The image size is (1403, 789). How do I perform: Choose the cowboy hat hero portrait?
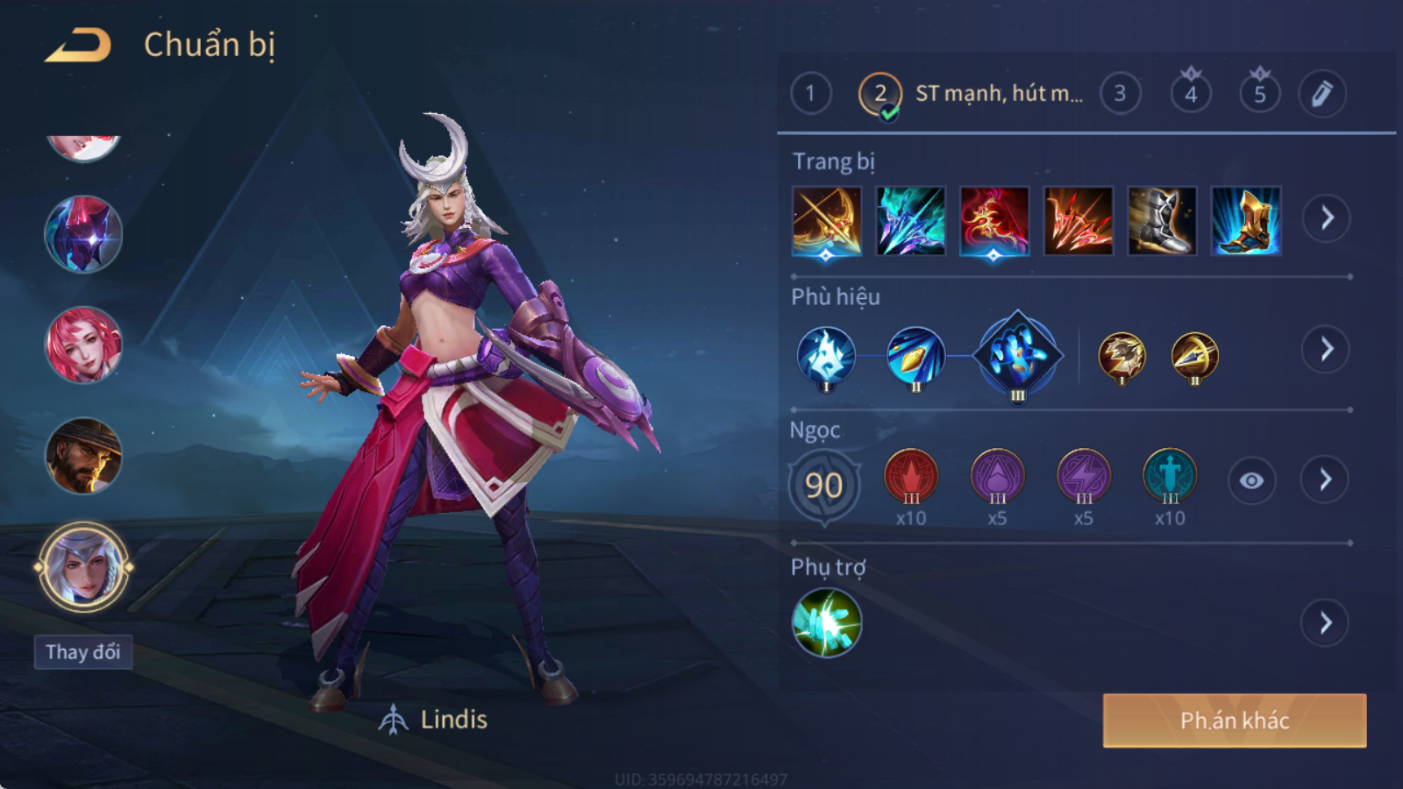click(x=83, y=456)
